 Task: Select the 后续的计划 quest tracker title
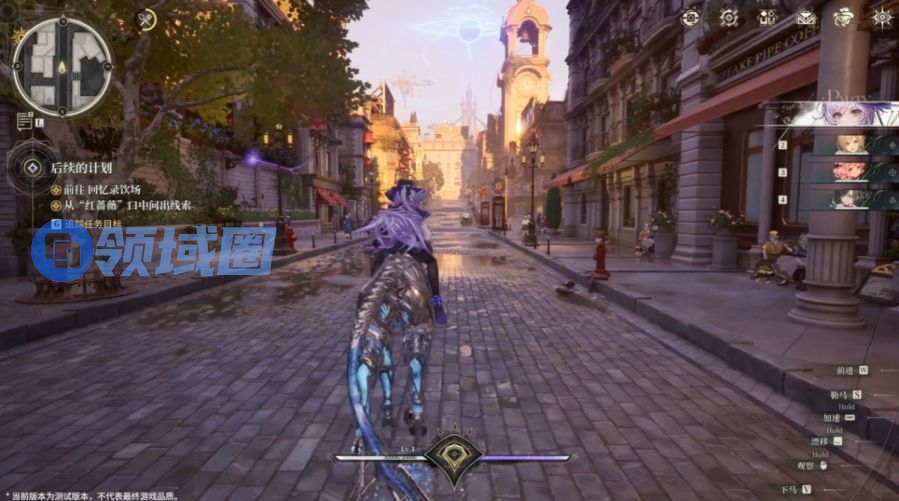pos(81,168)
